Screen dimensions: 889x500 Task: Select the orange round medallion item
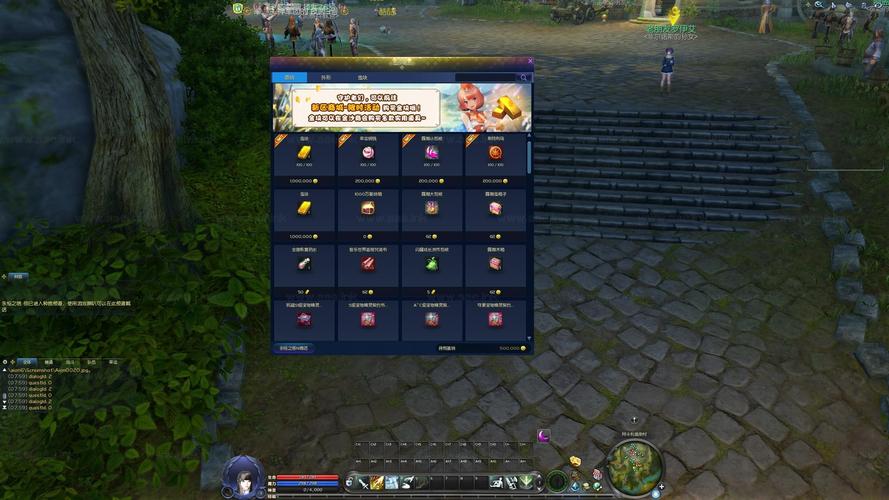tap(496, 153)
